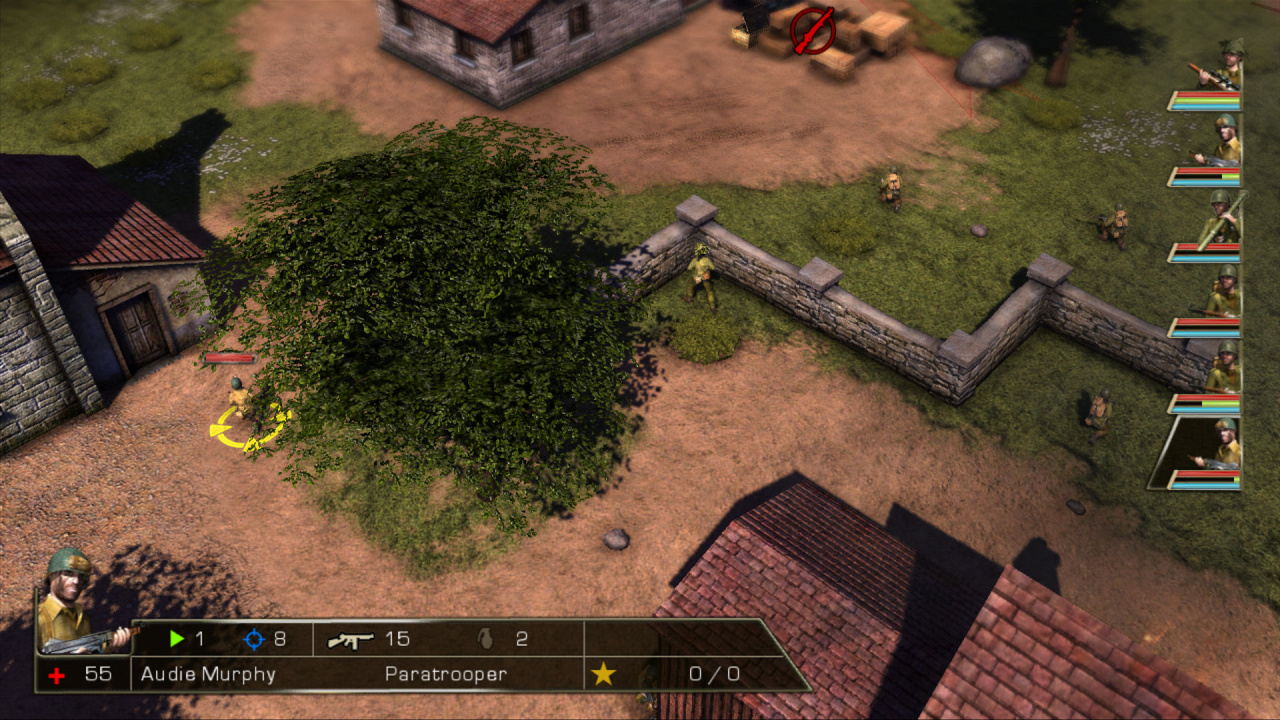Image resolution: width=1280 pixels, height=720 pixels.
Task: Click the crossed-out rifle marker near the haystacks
Action: pos(812,32)
